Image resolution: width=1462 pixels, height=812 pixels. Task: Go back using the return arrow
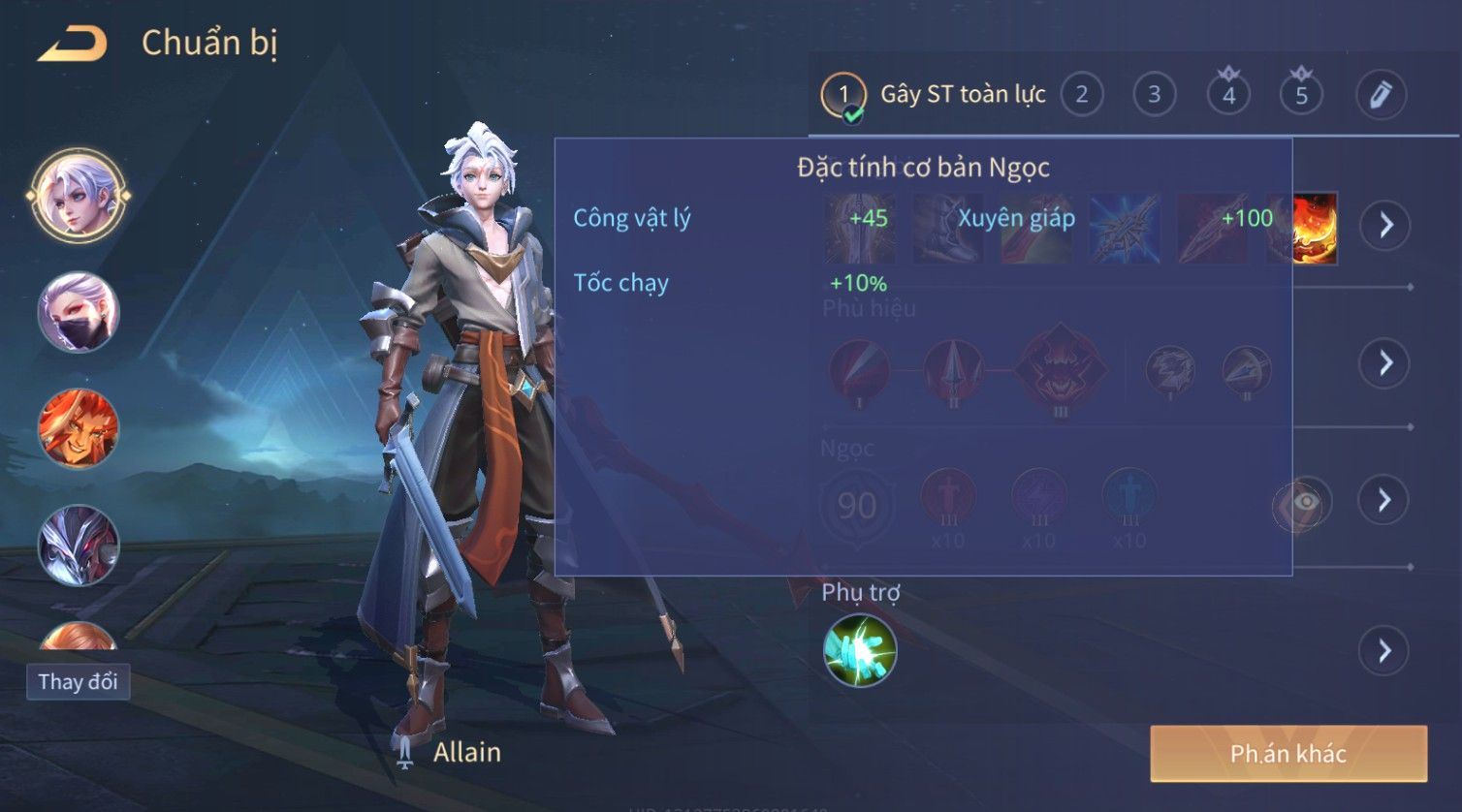73,45
